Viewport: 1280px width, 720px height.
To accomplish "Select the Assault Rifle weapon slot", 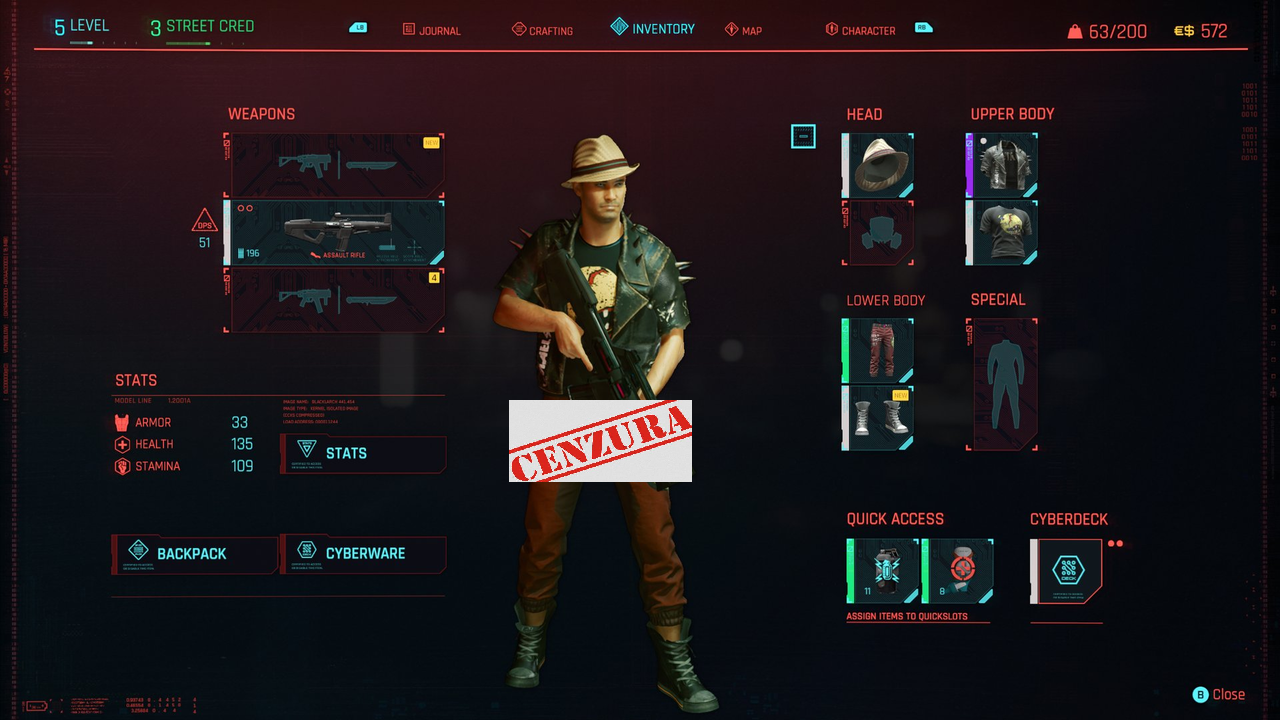I will coord(335,232).
